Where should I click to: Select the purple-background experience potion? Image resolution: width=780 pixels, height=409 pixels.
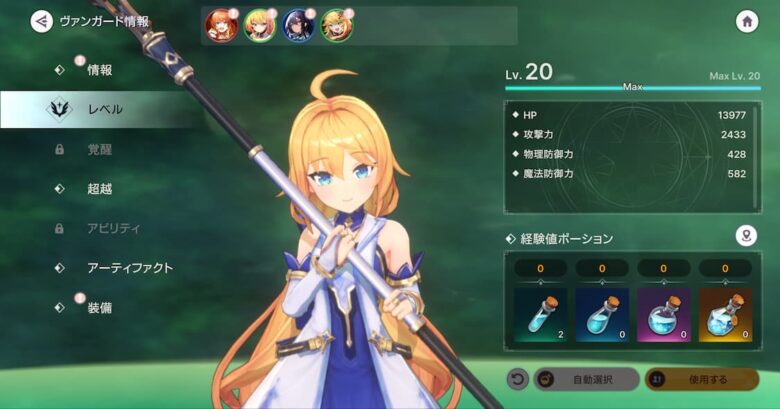click(x=664, y=315)
